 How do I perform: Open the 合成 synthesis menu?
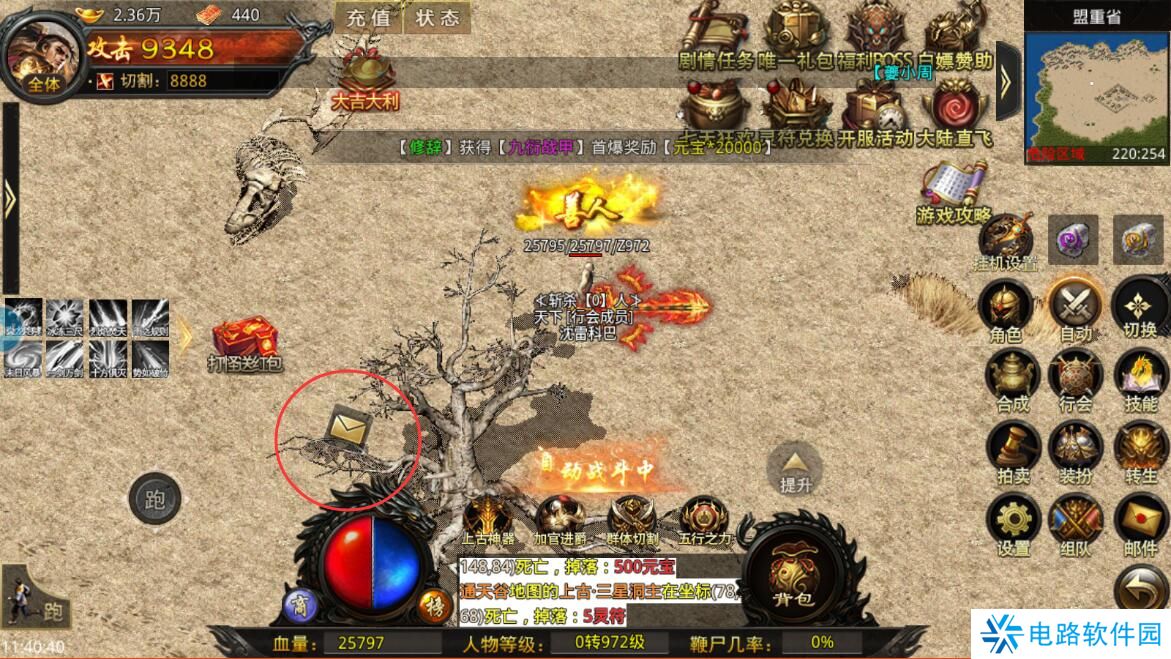pyautogui.click(x=1011, y=378)
